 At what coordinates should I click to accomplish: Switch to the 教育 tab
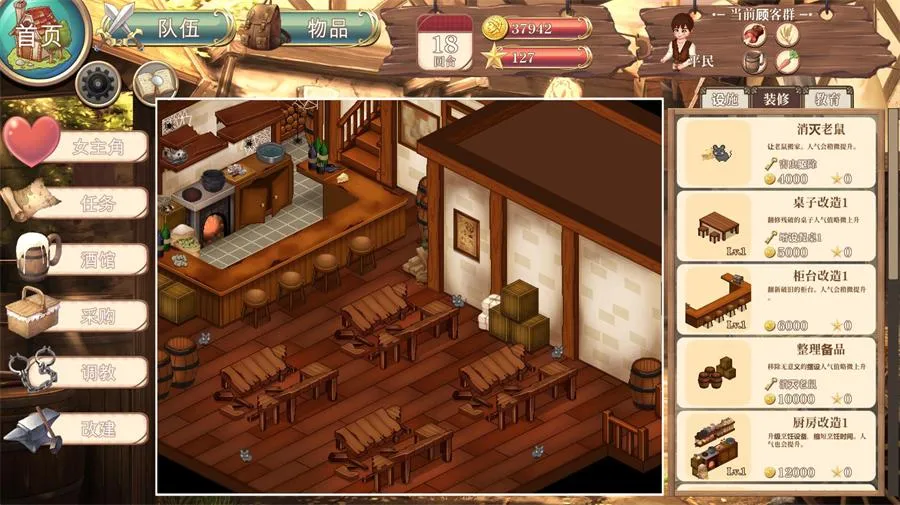[x=827, y=98]
